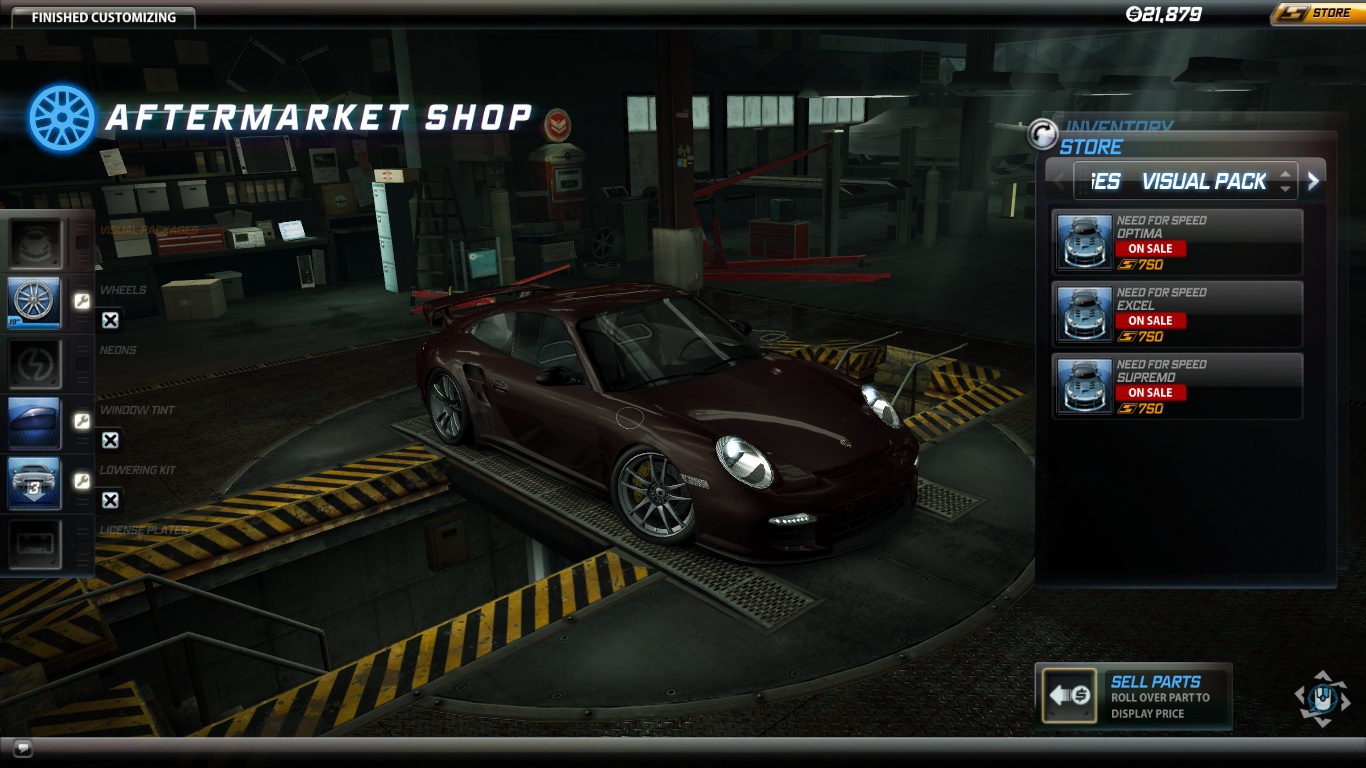Click the camera rotate control icon
Image resolution: width=1366 pixels, height=768 pixels.
(1322, 697)
